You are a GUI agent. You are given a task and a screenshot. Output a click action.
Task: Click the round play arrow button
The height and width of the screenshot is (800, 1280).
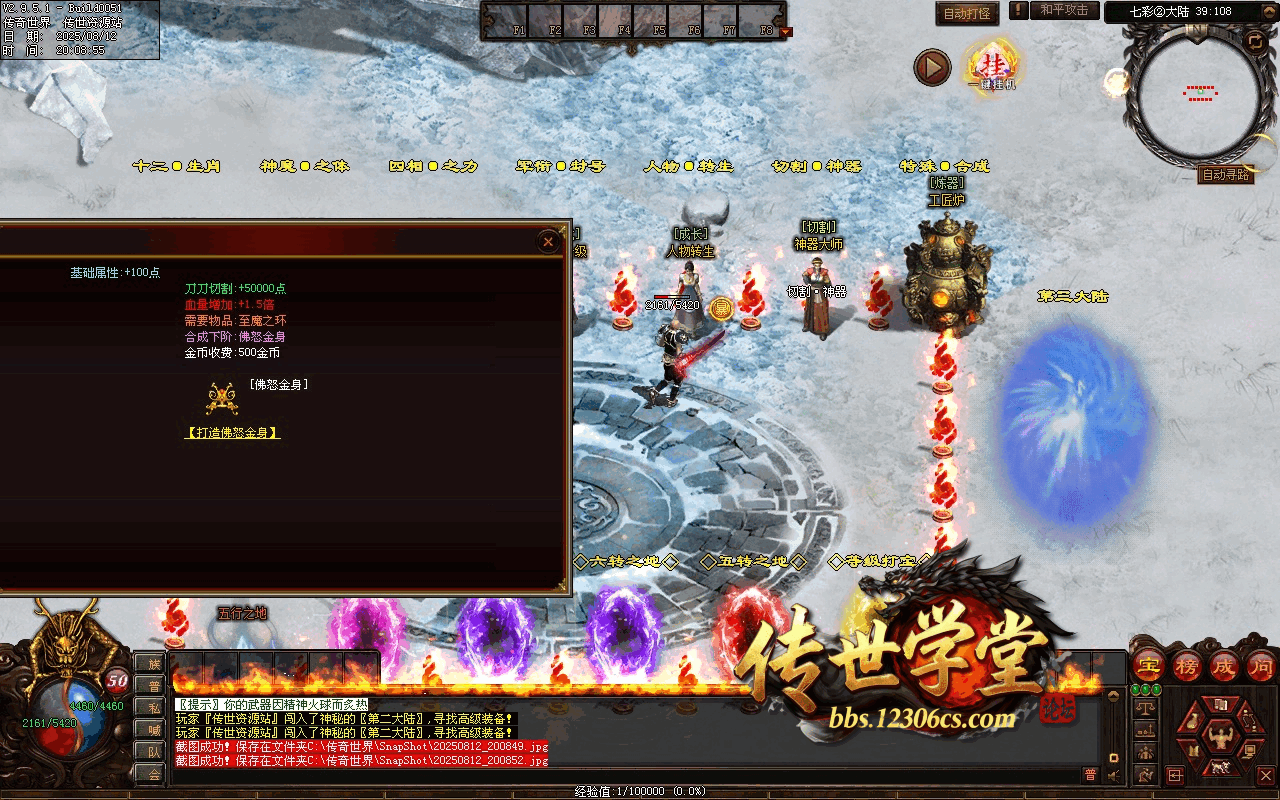pyautogui.click(x=932, y=68)
